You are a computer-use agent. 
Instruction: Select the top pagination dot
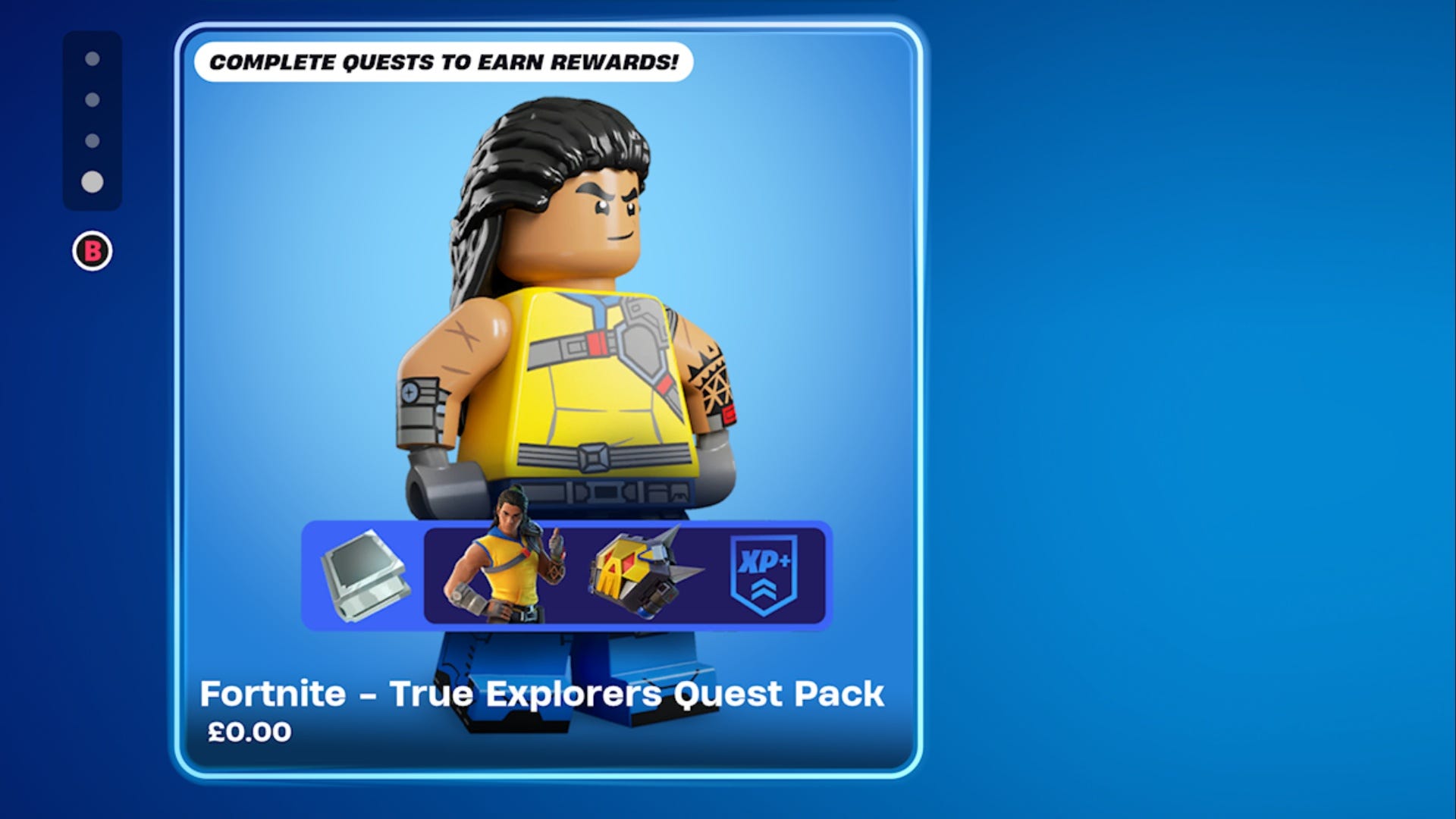point(93,58)
